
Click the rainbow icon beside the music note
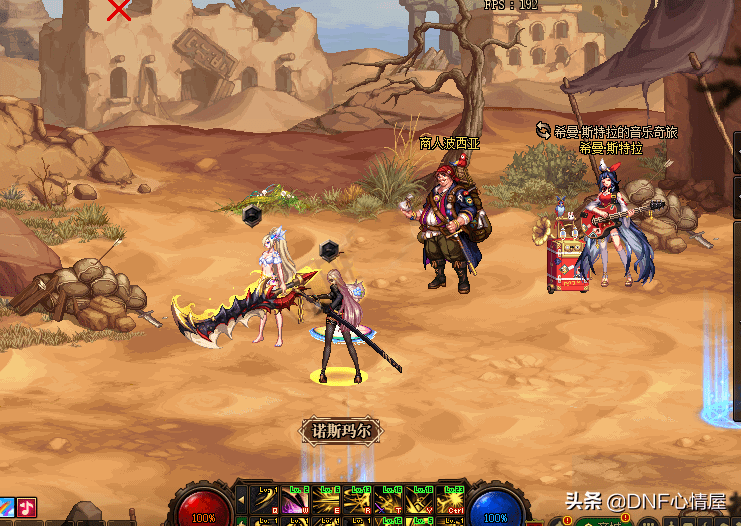click(x=6, y=507)
